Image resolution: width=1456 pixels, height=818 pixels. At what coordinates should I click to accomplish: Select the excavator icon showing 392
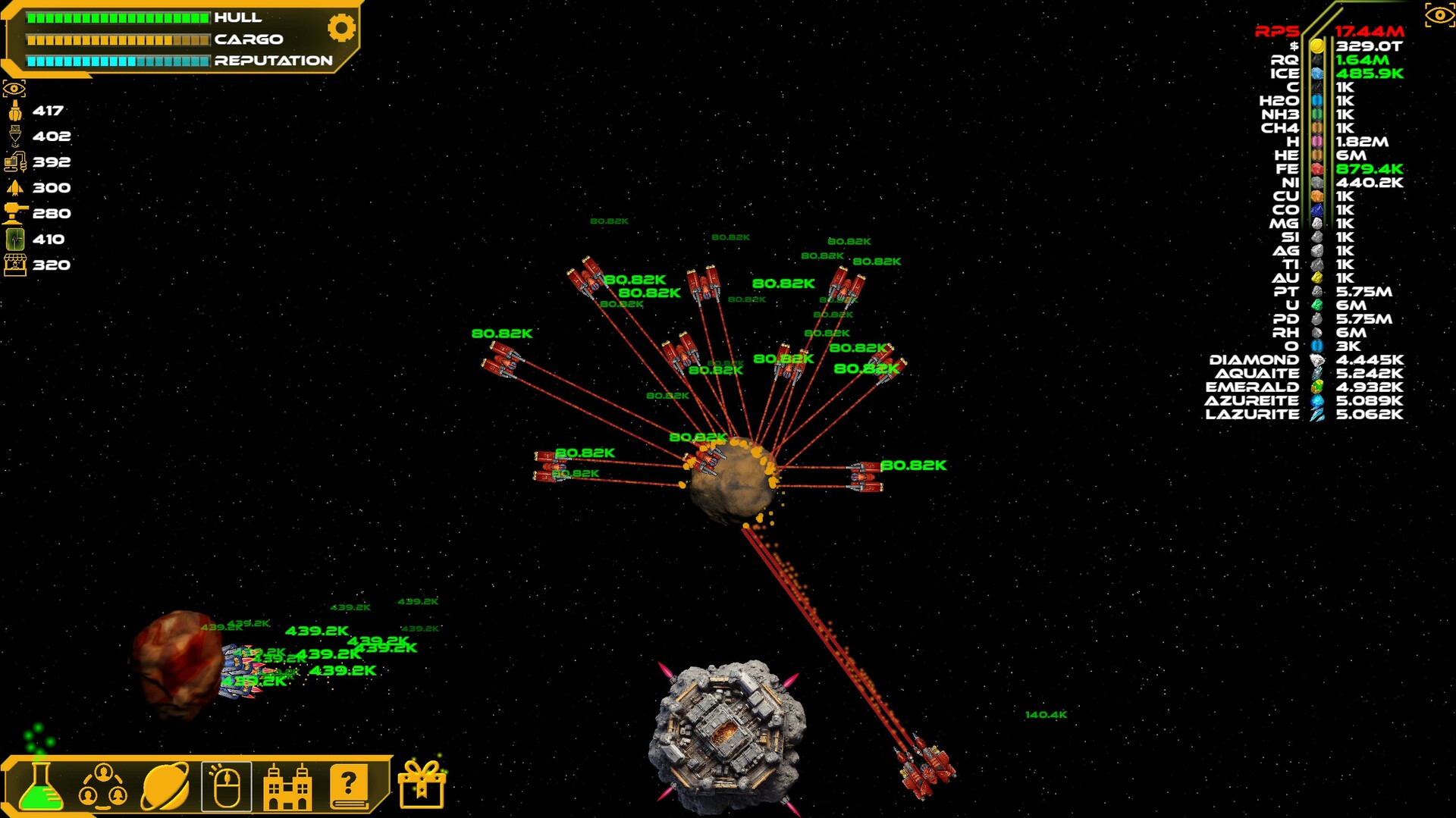click(x=14, y=162)
